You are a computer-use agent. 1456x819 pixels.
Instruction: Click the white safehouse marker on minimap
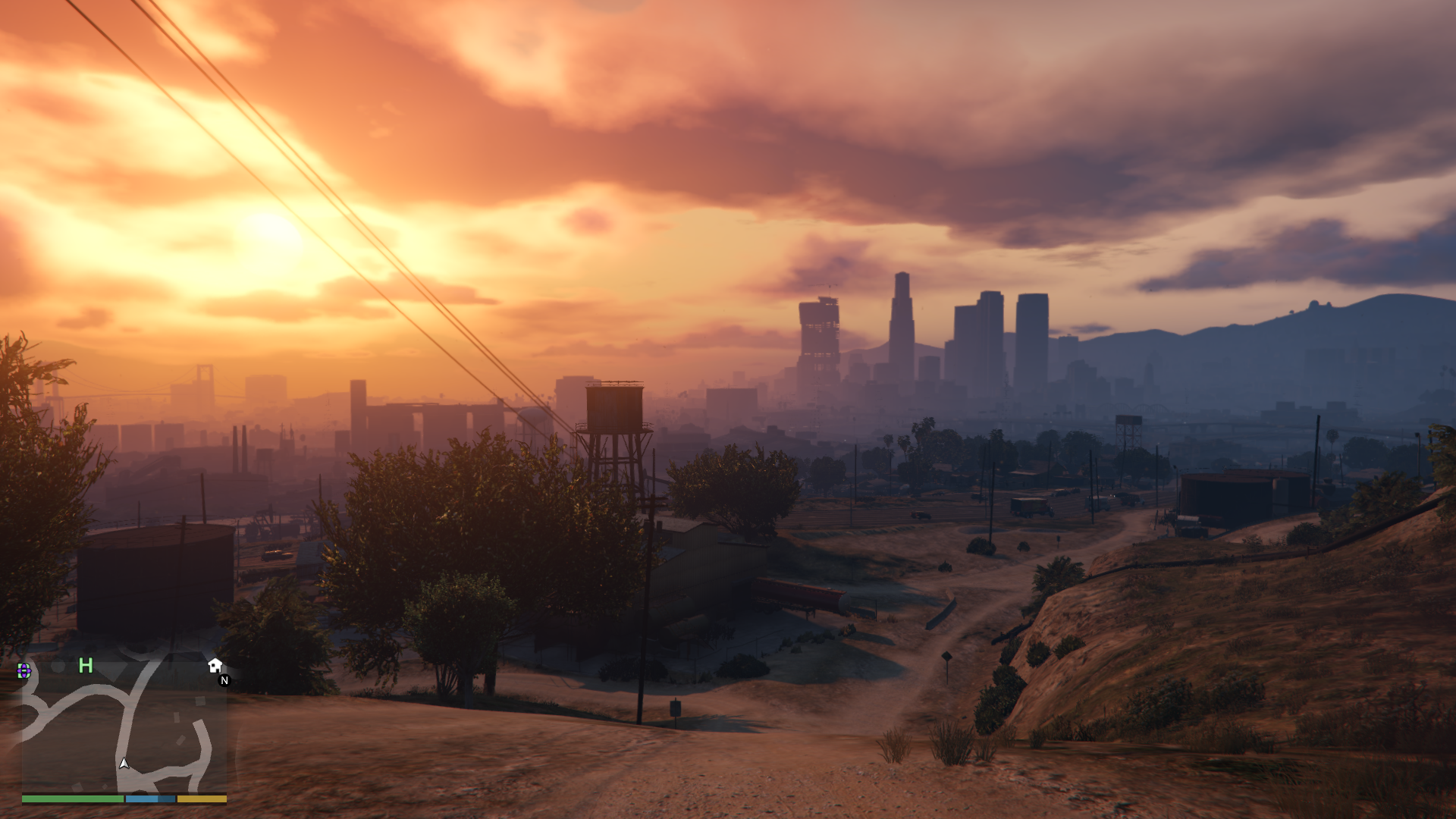pos(215,666)
